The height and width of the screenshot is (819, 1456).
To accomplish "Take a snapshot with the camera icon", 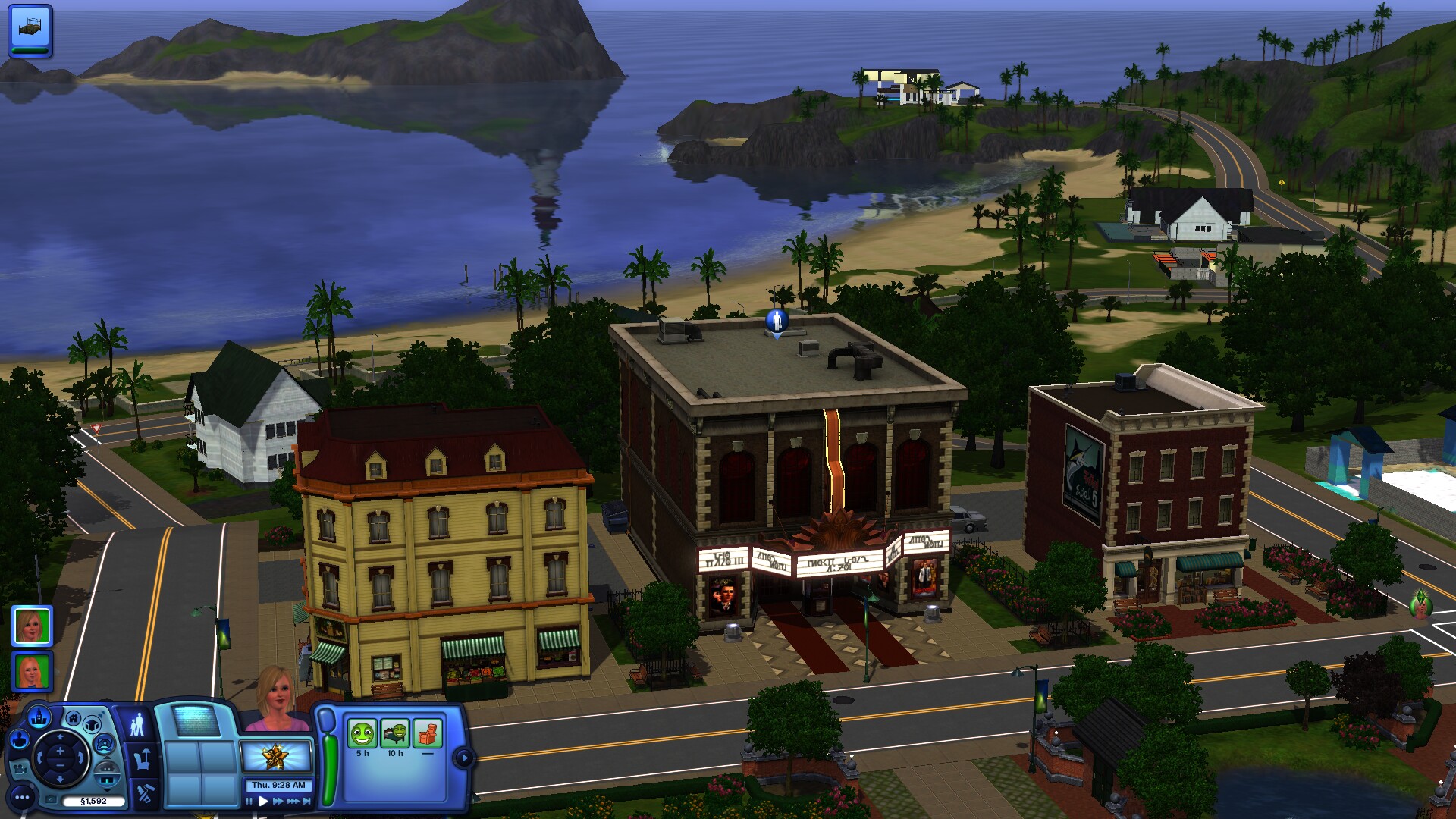I will [x=50, y=799].
